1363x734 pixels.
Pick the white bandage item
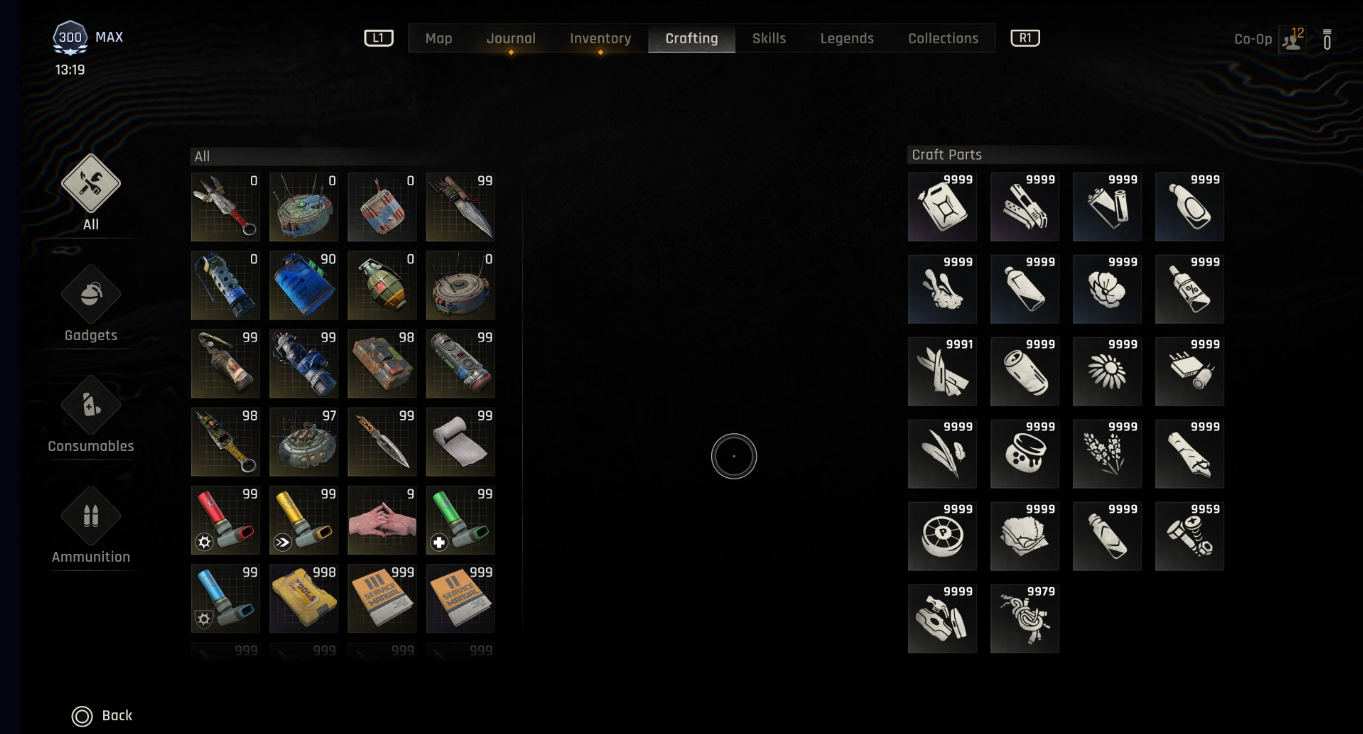(x=460, y=442)
